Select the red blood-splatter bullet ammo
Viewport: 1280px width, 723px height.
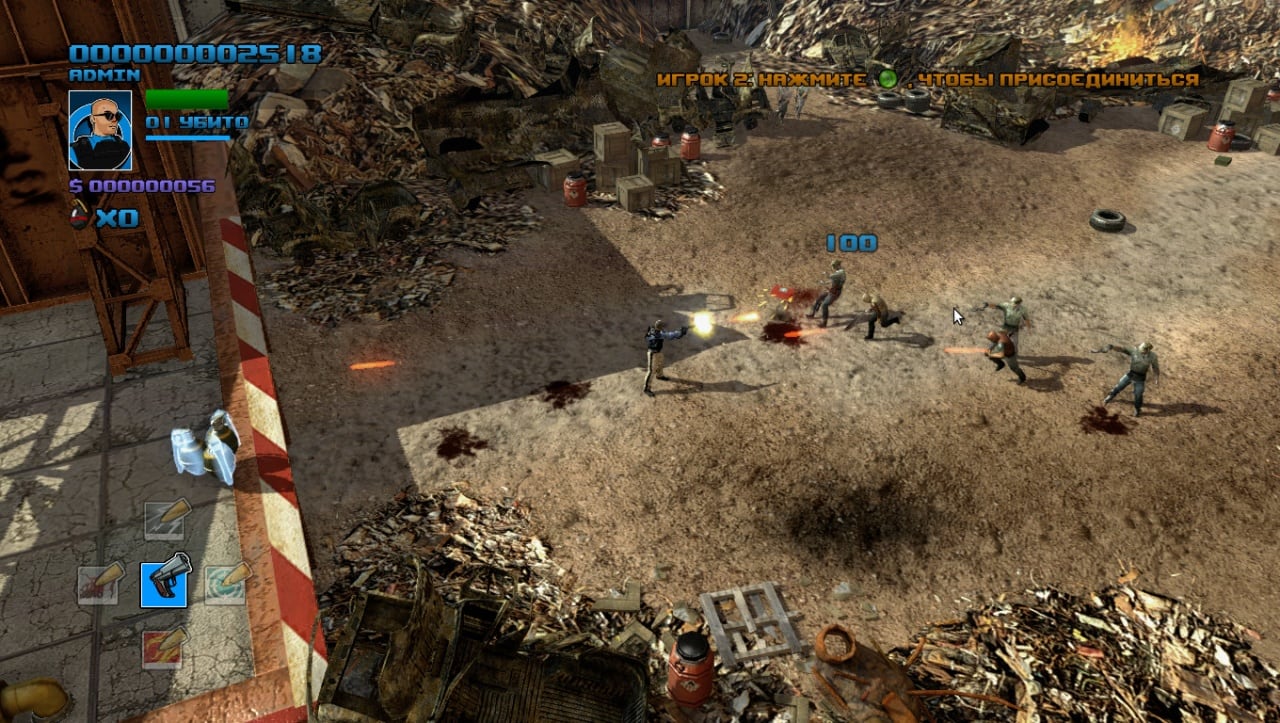101,582
